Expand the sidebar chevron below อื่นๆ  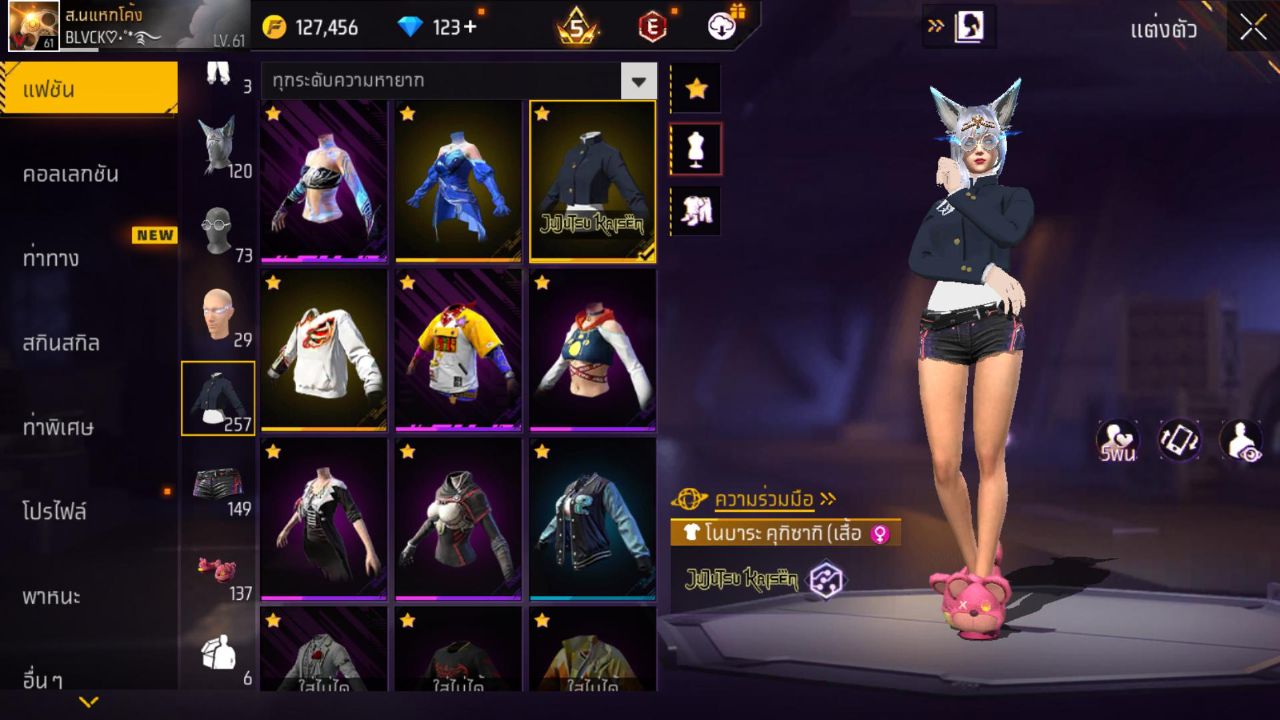coord(88,702)
